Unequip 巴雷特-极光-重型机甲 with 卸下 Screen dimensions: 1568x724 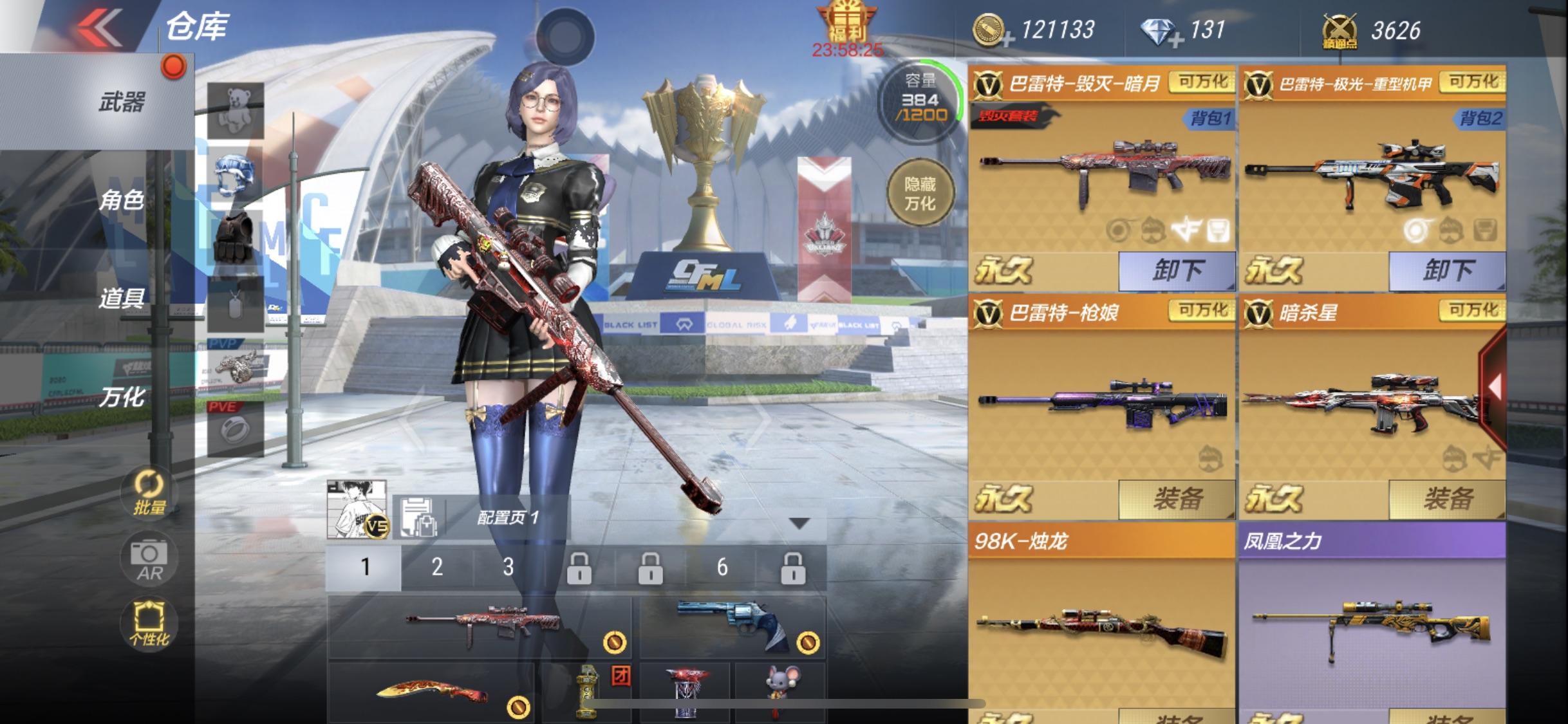click(x=1447, y=270)
